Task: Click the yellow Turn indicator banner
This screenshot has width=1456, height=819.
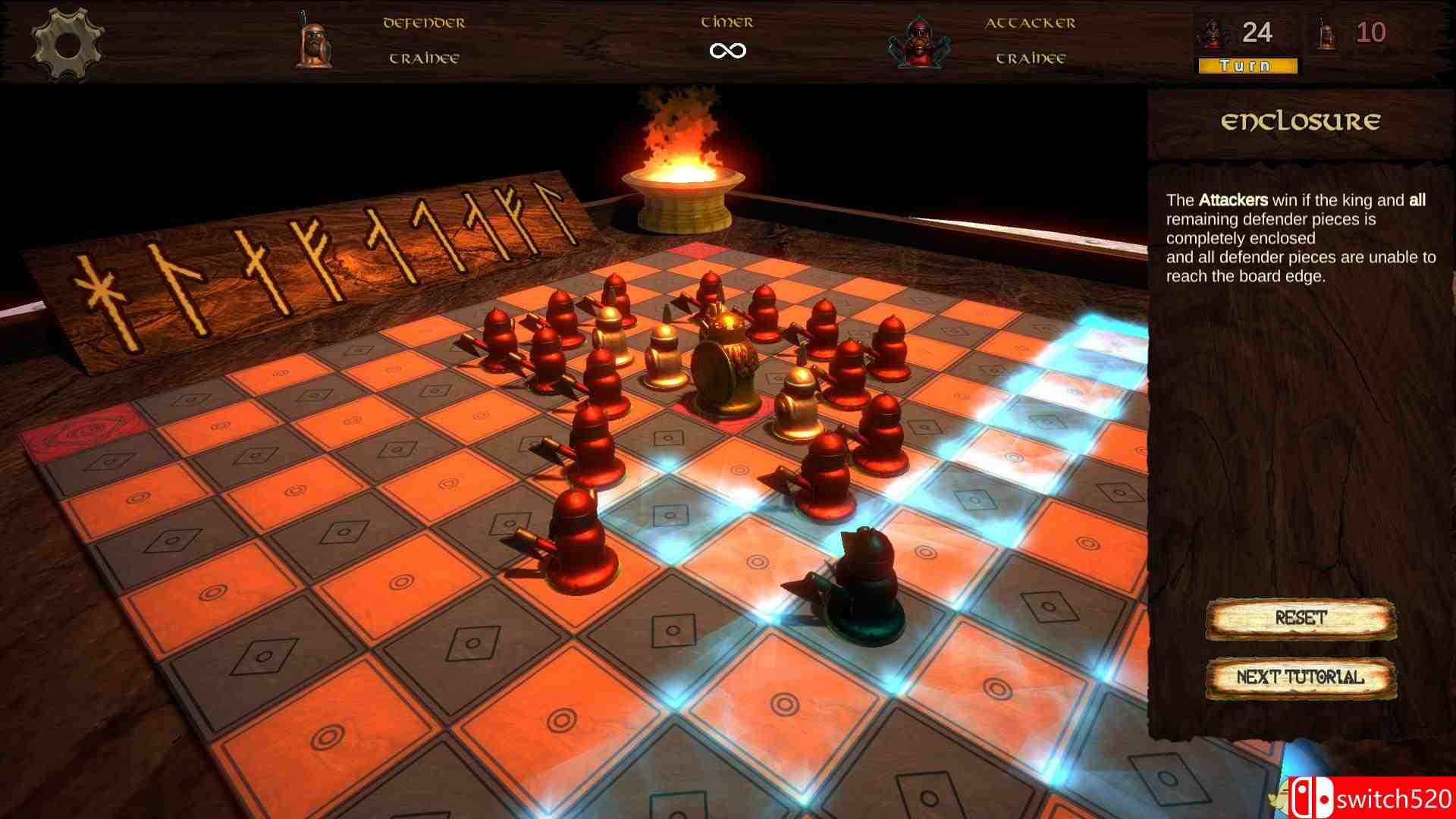Action: pyautogui.click(x=1246, y=66)
